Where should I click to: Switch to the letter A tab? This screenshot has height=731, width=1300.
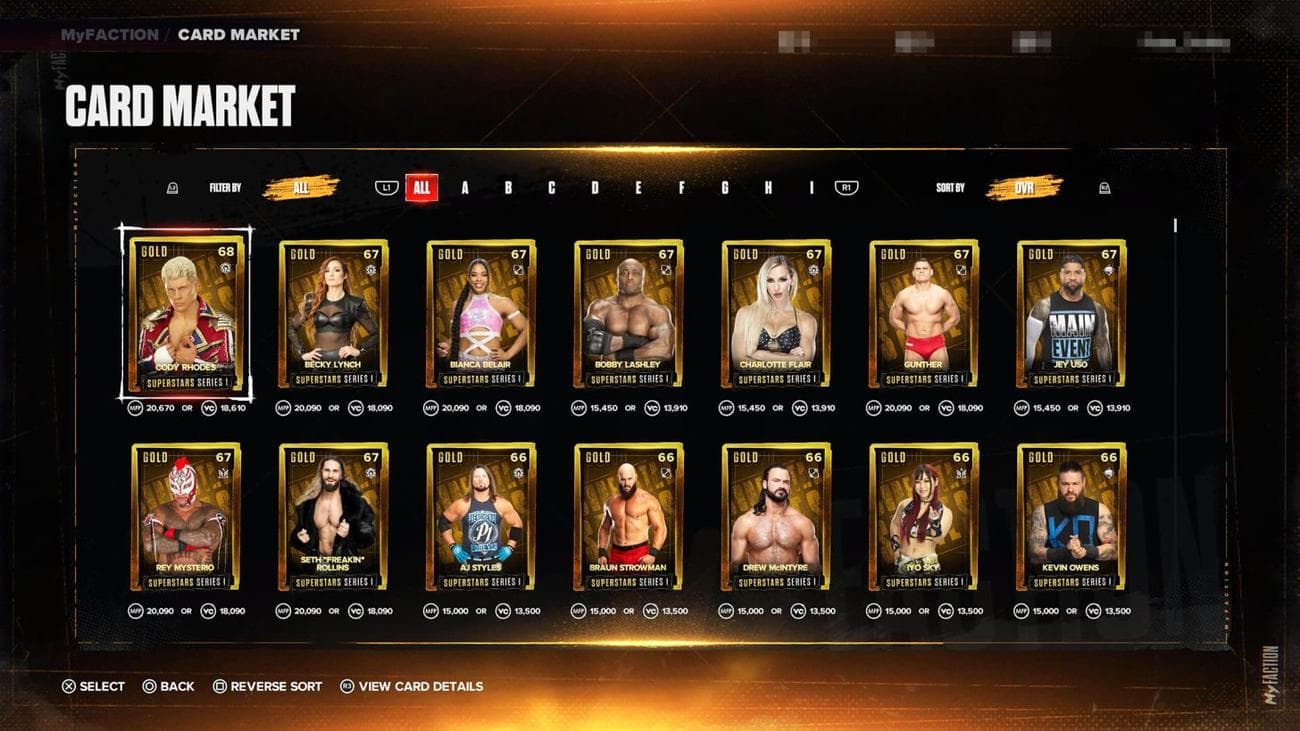click(465, 187)
